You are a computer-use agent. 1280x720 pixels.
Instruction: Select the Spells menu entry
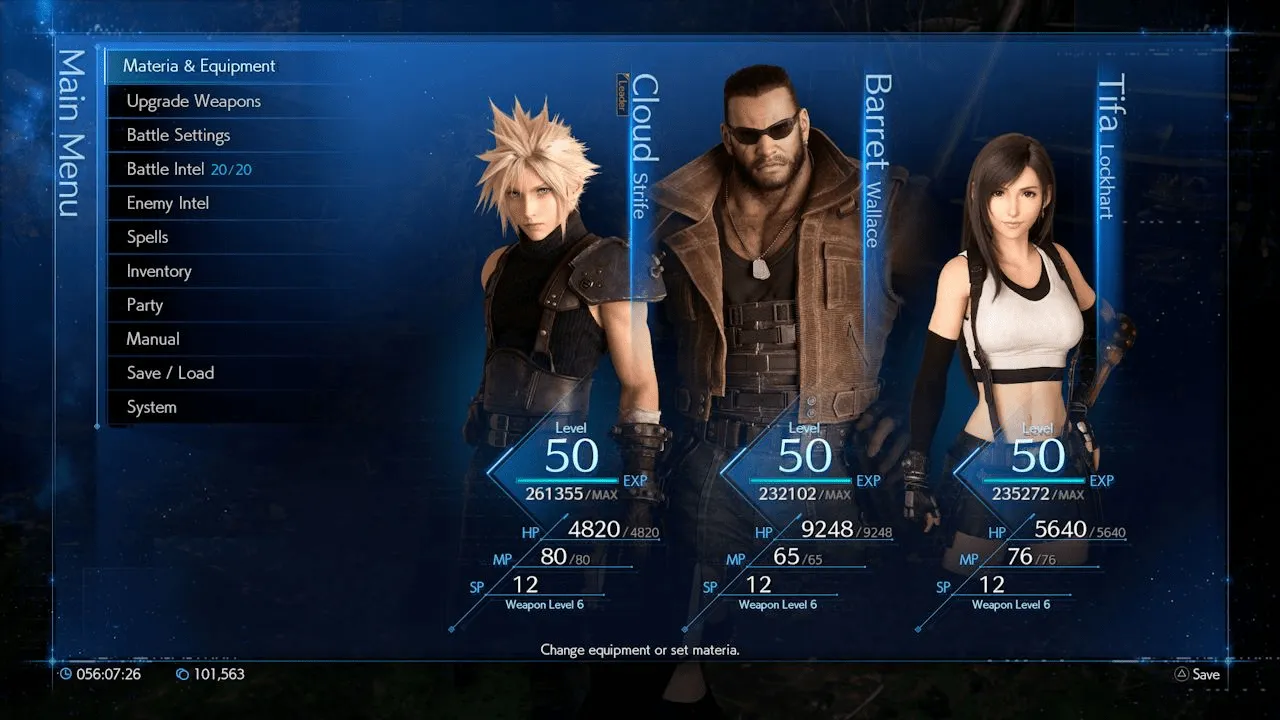(147, 237)
